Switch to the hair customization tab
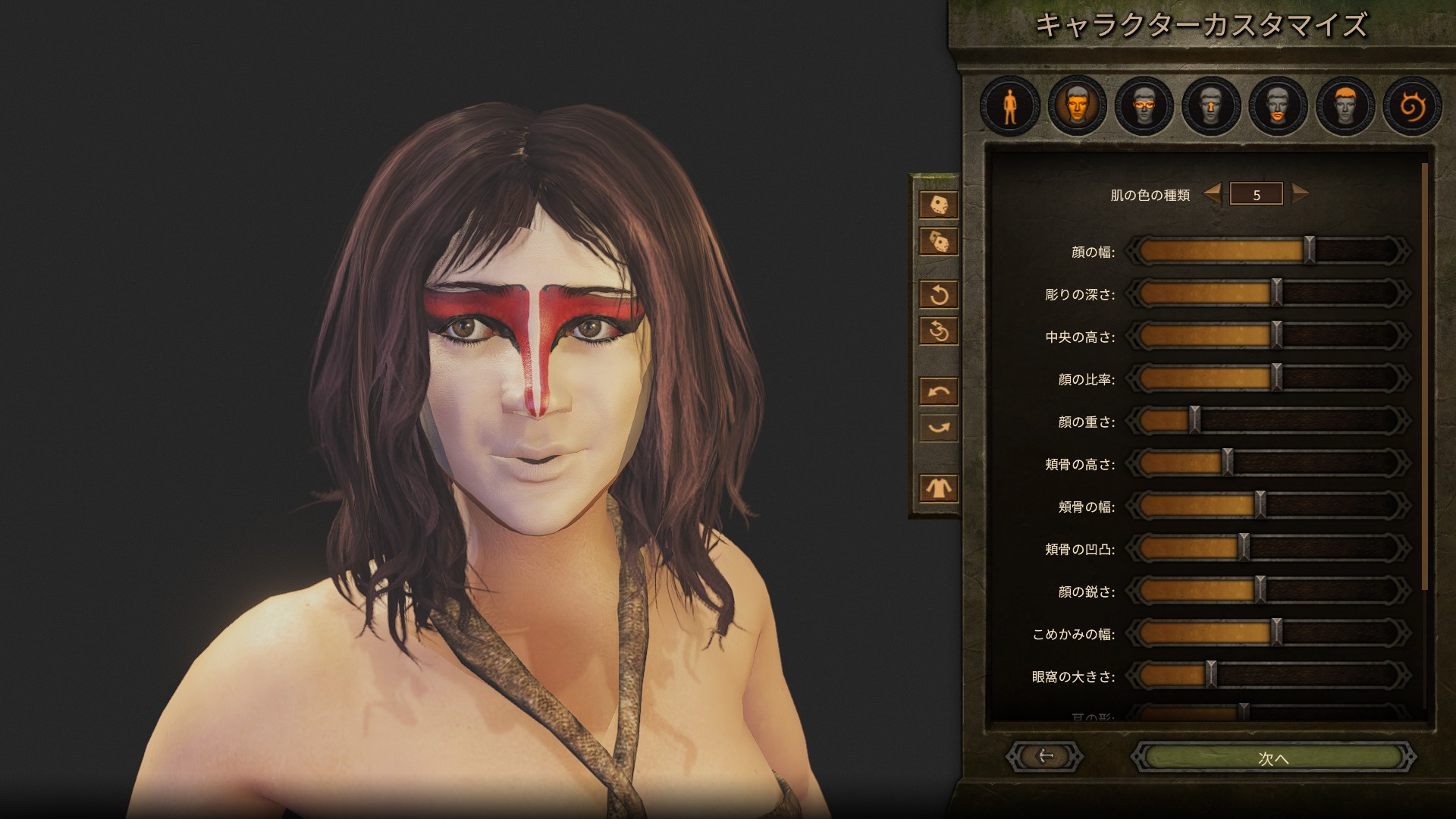This screenshot has width=1456, height=819. 1345,105
